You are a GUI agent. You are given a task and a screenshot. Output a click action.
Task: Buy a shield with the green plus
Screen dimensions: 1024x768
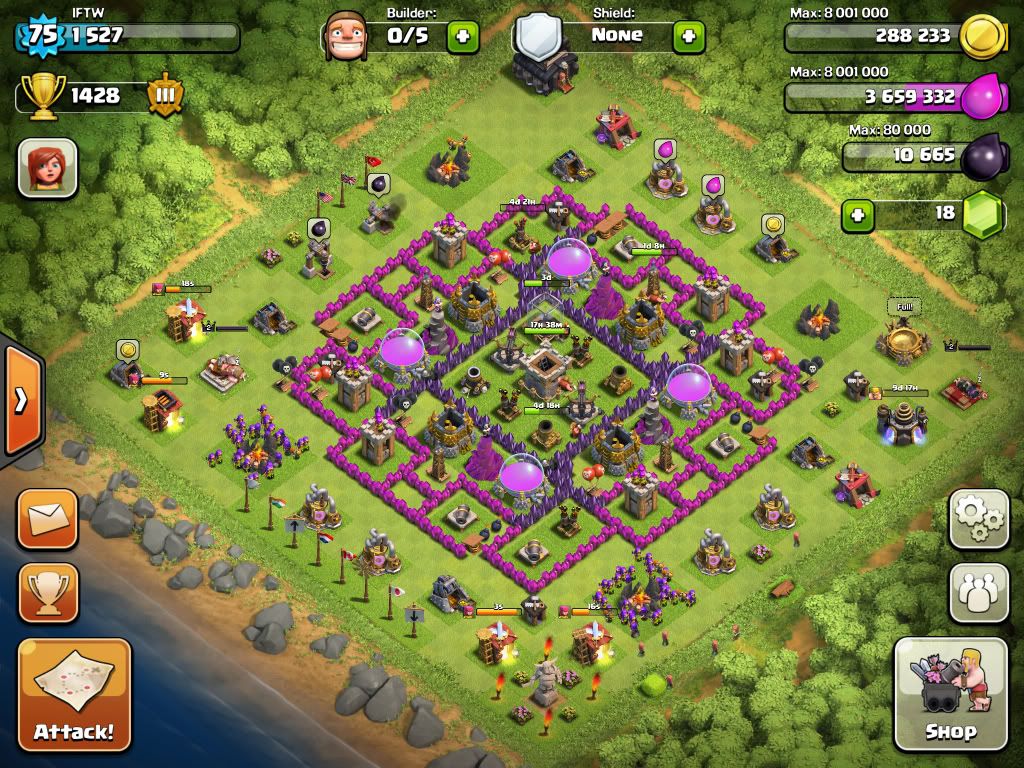pyautogui.click(x=688, y=36)
